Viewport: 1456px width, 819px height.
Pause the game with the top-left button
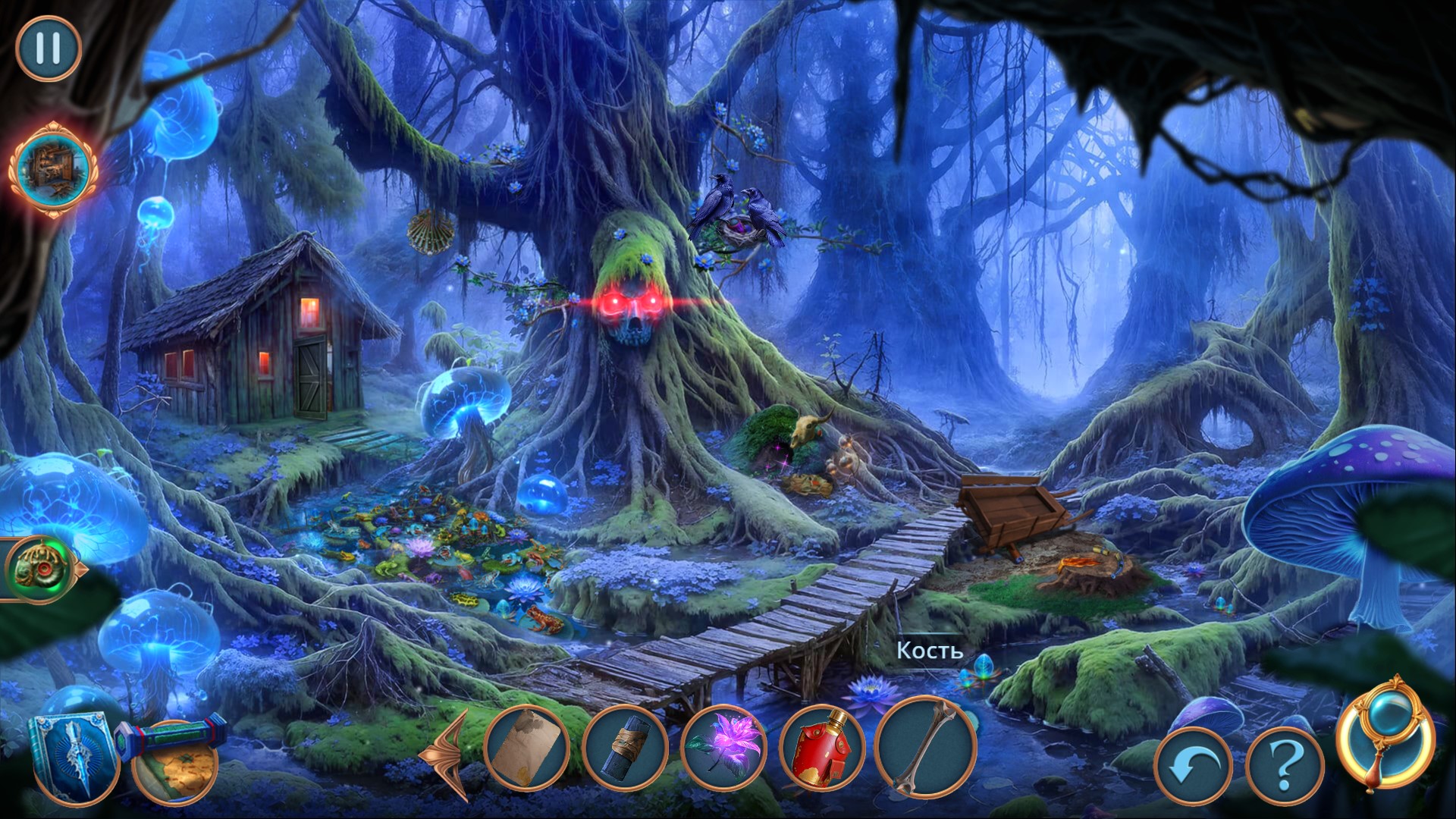point(49,49)
